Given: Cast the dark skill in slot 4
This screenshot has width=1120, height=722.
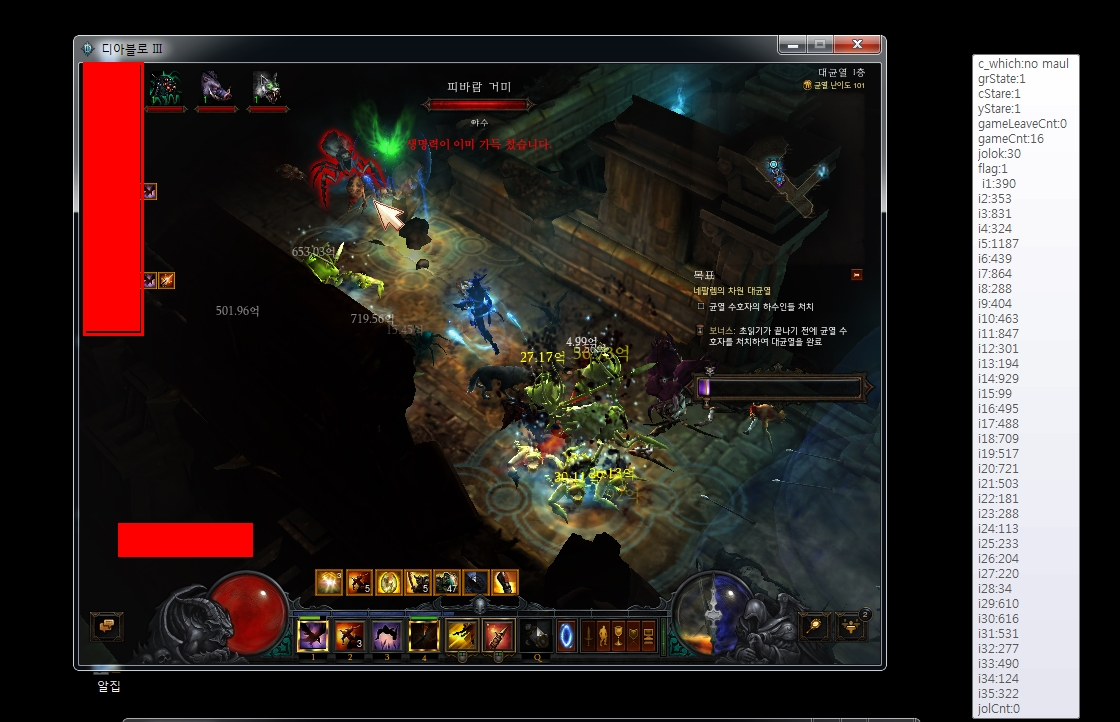Looking at the screenshot, I should pos(424,635).
